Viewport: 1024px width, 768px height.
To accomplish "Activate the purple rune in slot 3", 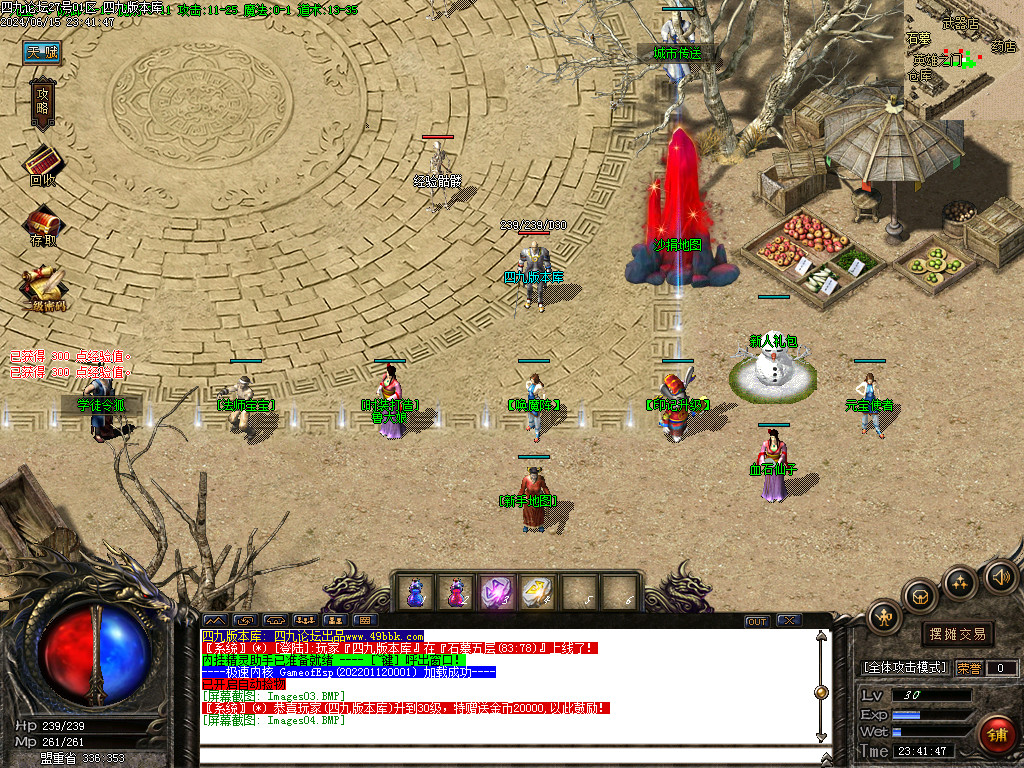I will click(x=497, y=592).
